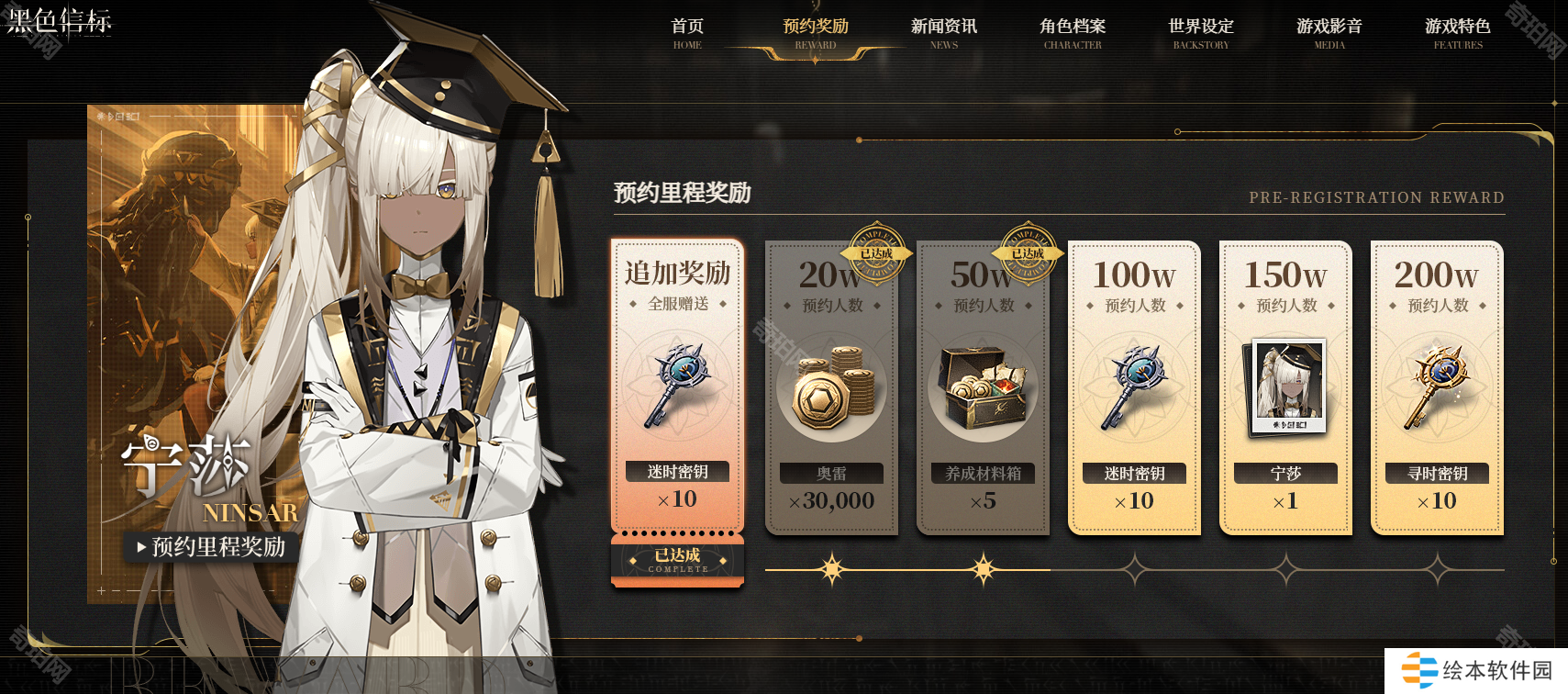Open the 100w 迷时密钥 reward card
The width and height of the screenshot is (1568, 694).
(x=1134, y=387)
